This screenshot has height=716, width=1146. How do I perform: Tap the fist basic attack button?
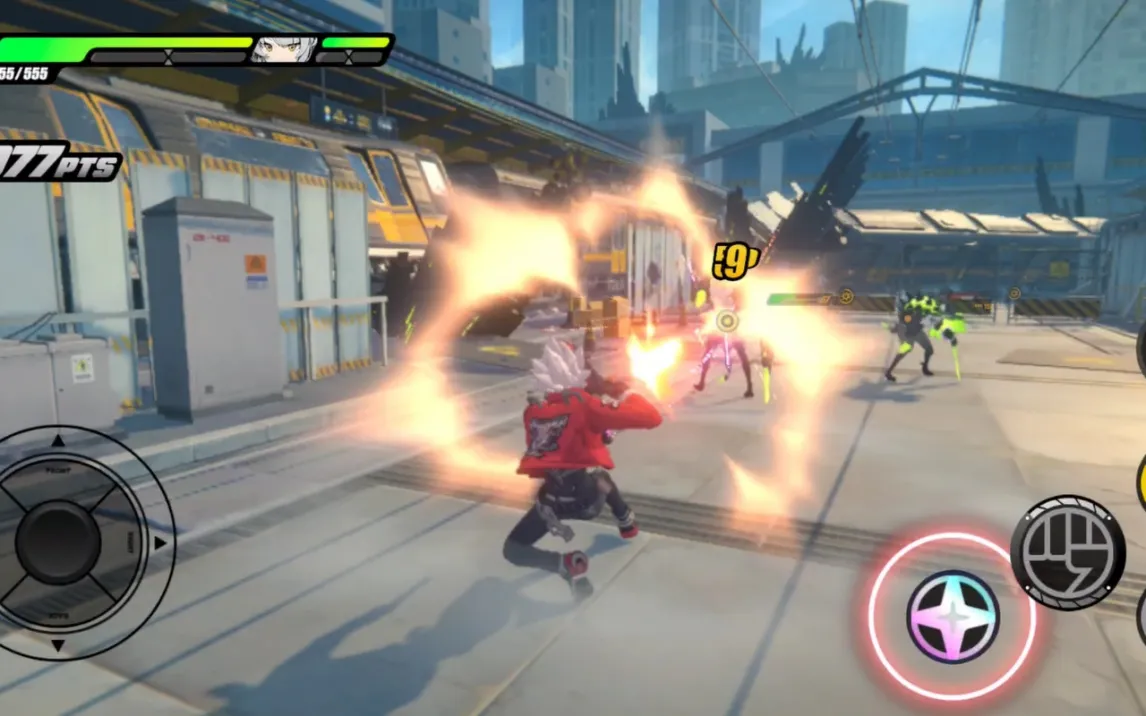(1067, 552)
